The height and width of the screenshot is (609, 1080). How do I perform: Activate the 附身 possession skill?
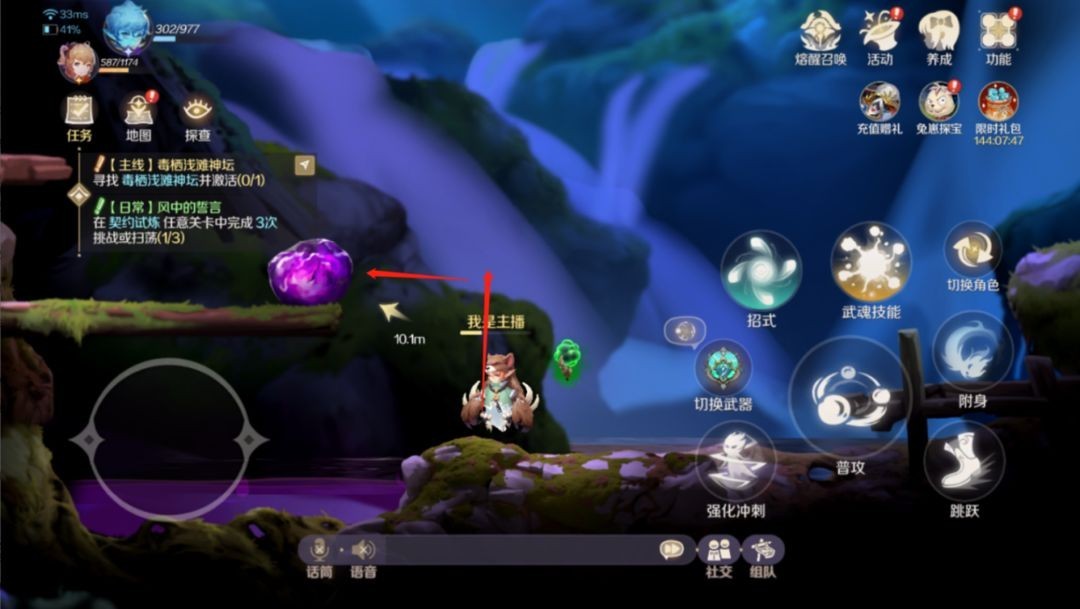[973, 352]
